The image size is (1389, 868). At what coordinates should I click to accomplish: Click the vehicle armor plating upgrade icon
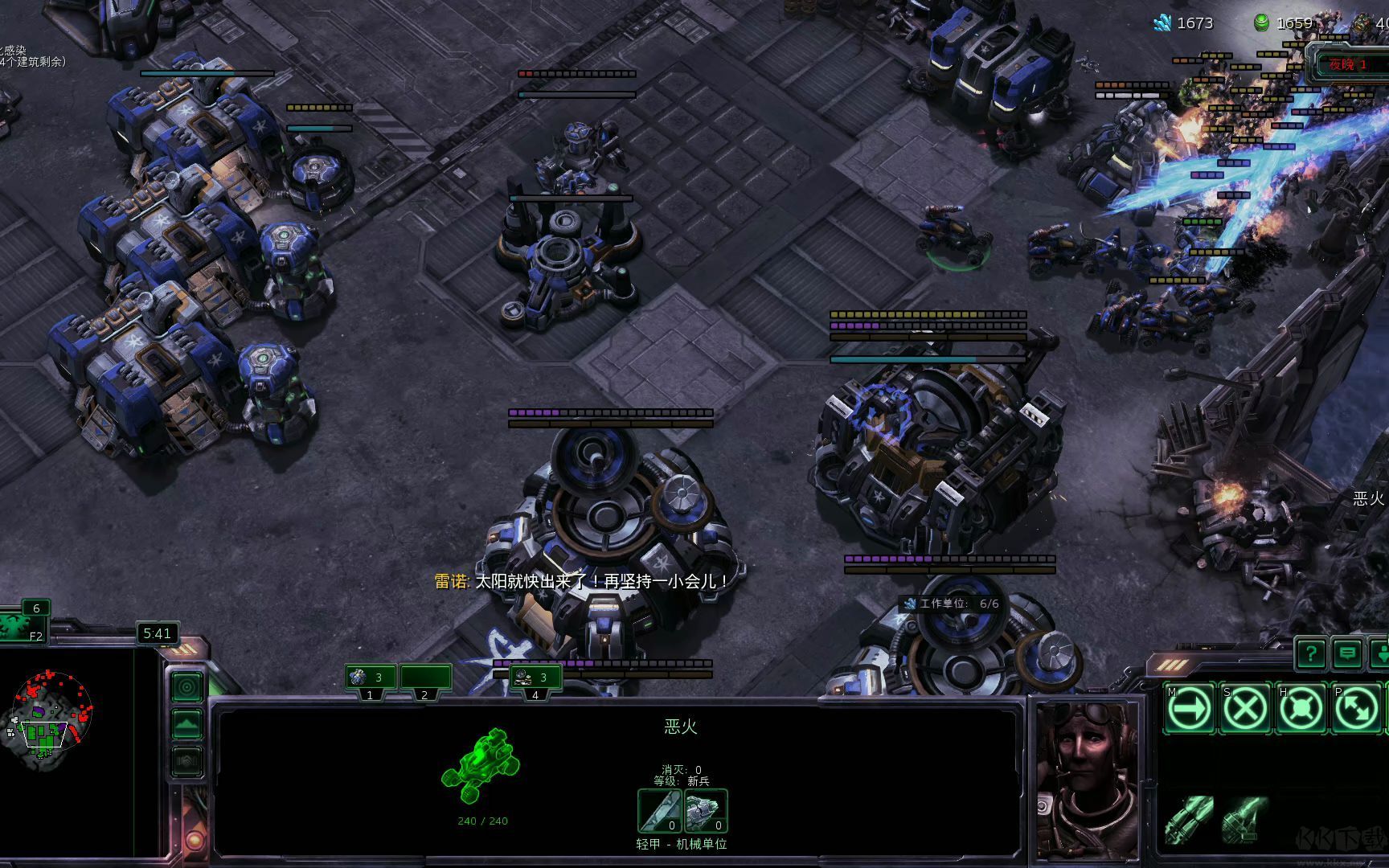click(707, 810)
